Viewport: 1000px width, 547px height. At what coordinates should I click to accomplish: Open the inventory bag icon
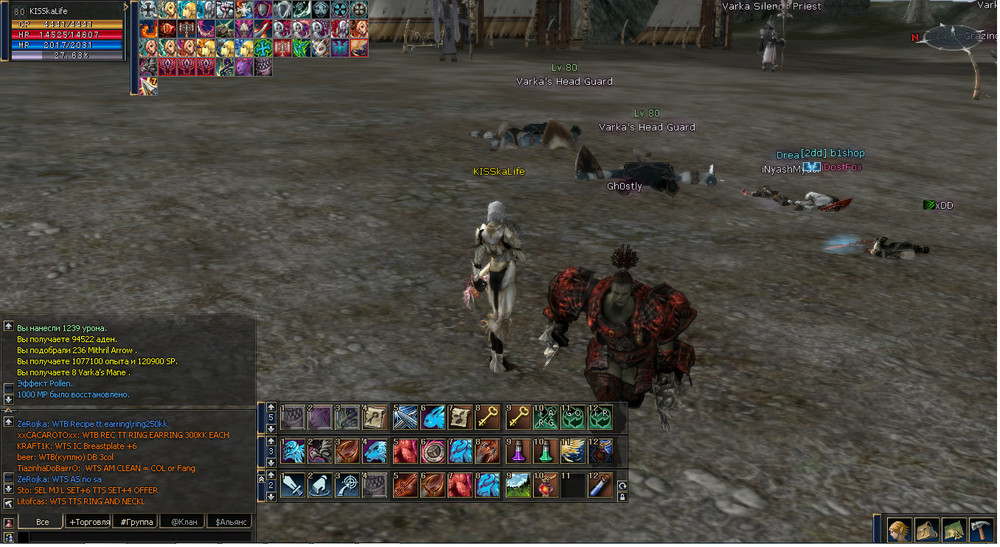coord(925,530)
